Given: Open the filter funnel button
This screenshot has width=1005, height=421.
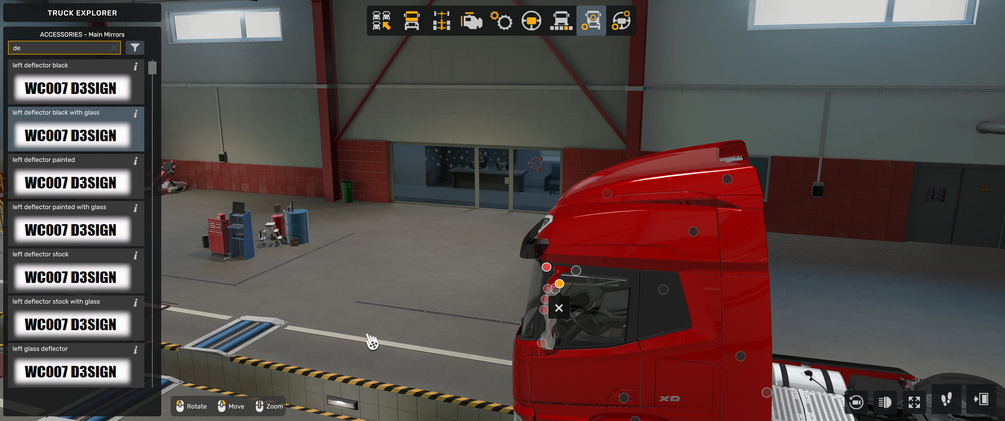Looking at the screenshot, I should 135,48.
